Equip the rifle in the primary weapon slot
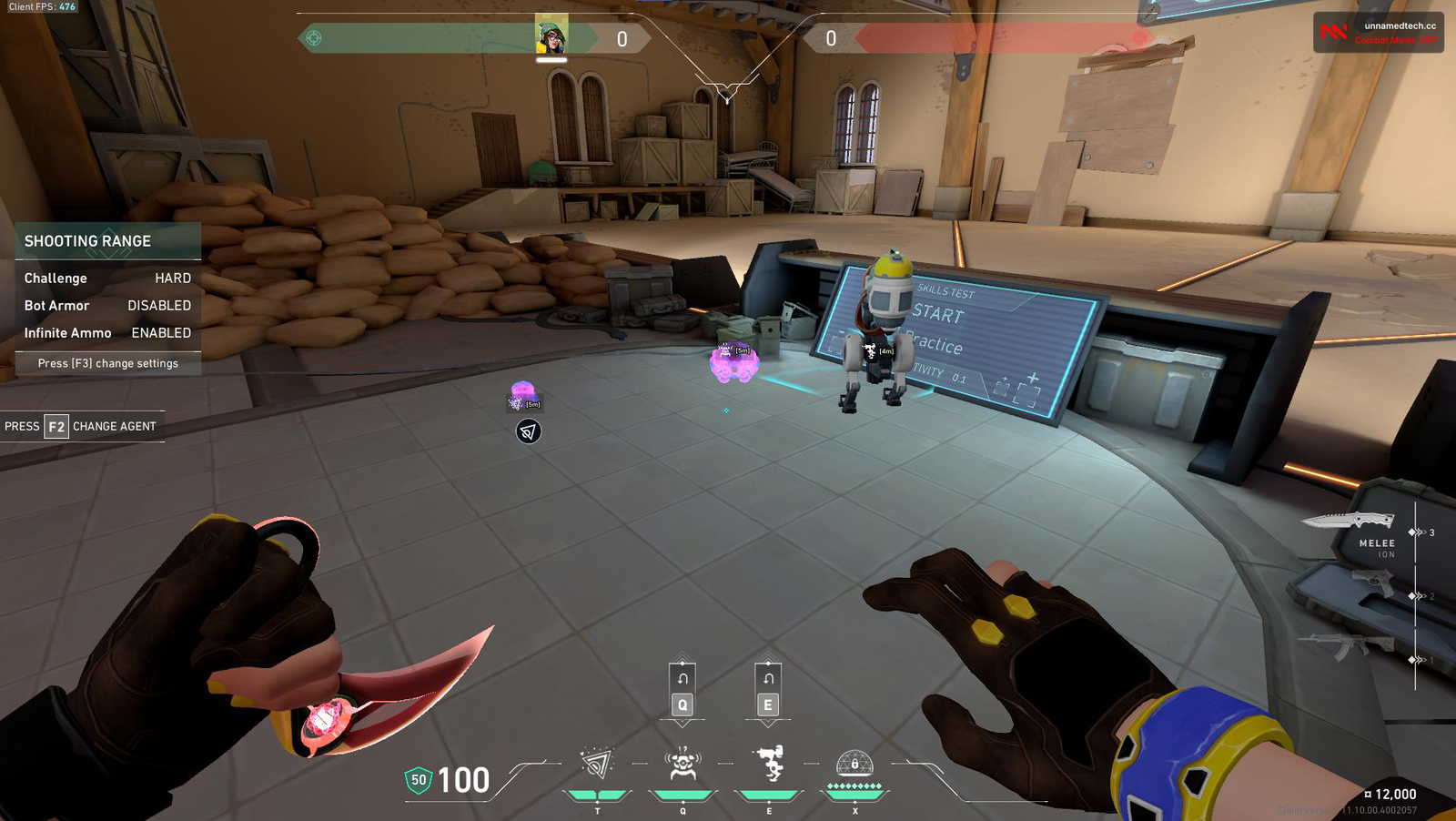 pos(1345,647)
